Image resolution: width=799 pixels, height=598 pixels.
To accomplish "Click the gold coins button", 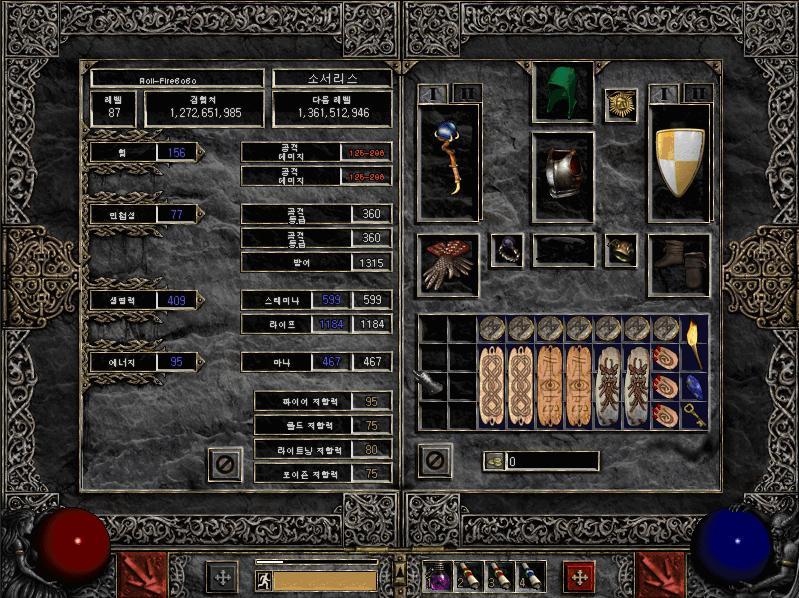I will (494, 461).
